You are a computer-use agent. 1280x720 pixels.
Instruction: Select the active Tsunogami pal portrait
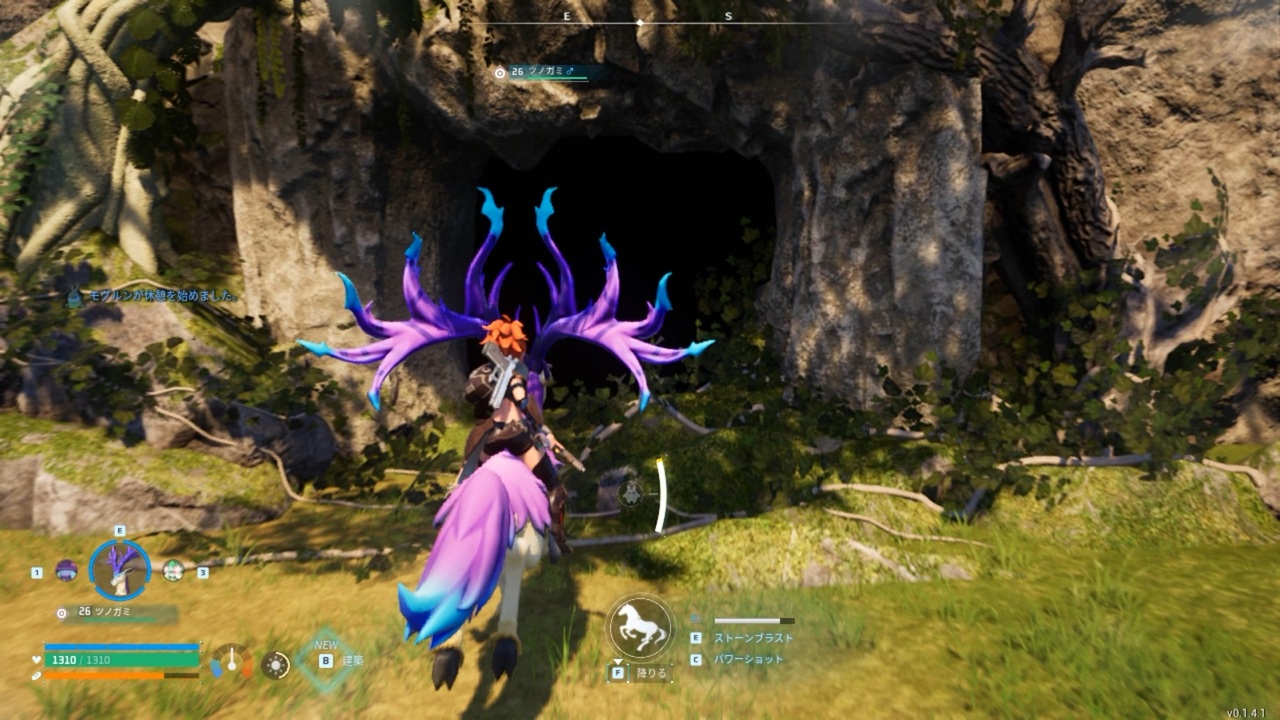coord(120,570)
